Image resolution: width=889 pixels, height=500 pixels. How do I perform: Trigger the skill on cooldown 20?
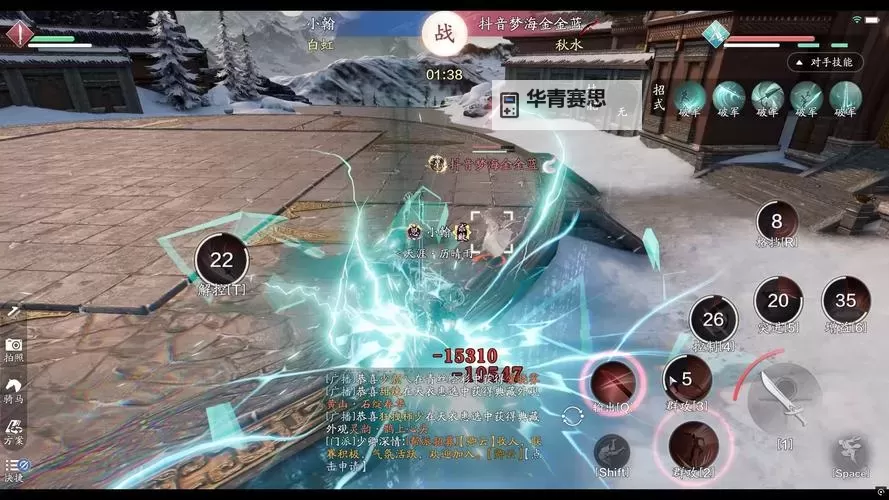pyautogui.click(x=778, y=301)
